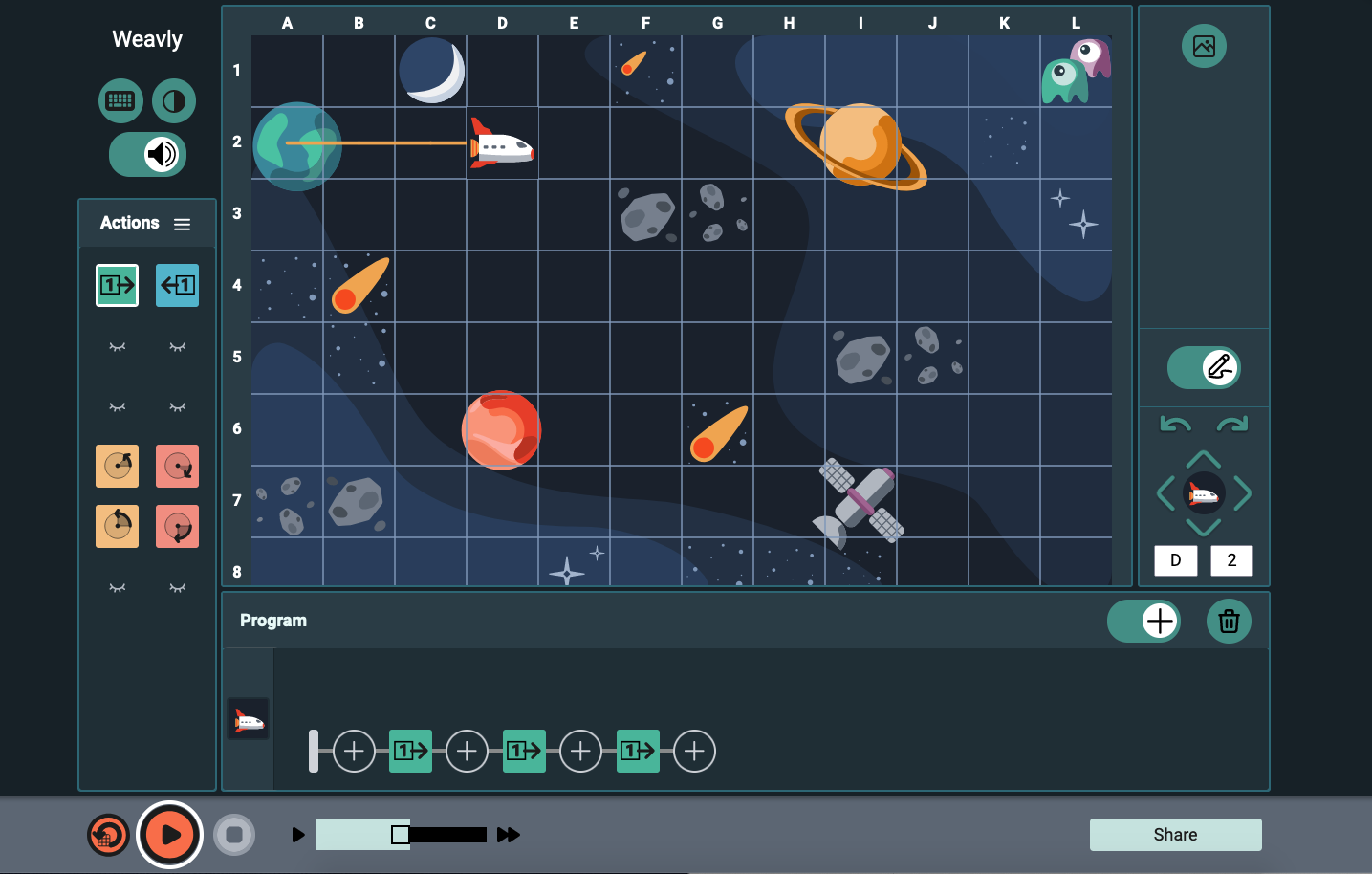Undo the last change with the undo arrow
Viewport: 1372px width, 874px height.
(x=1176, y=423)
